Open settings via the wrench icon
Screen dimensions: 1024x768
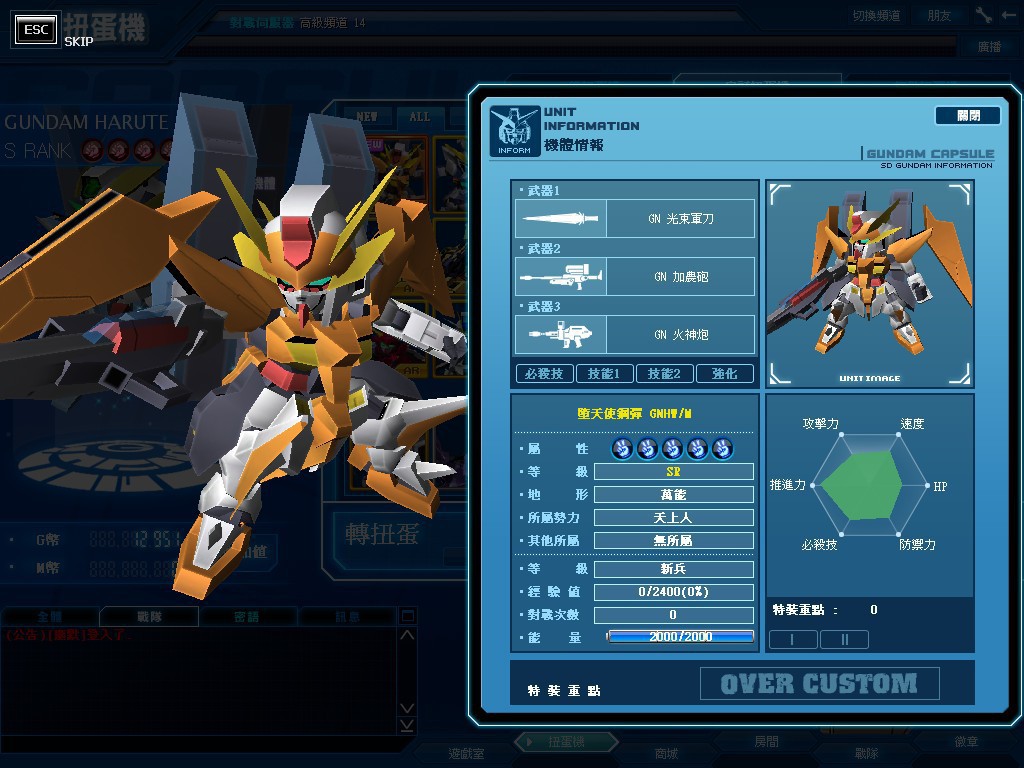point(984,15)
